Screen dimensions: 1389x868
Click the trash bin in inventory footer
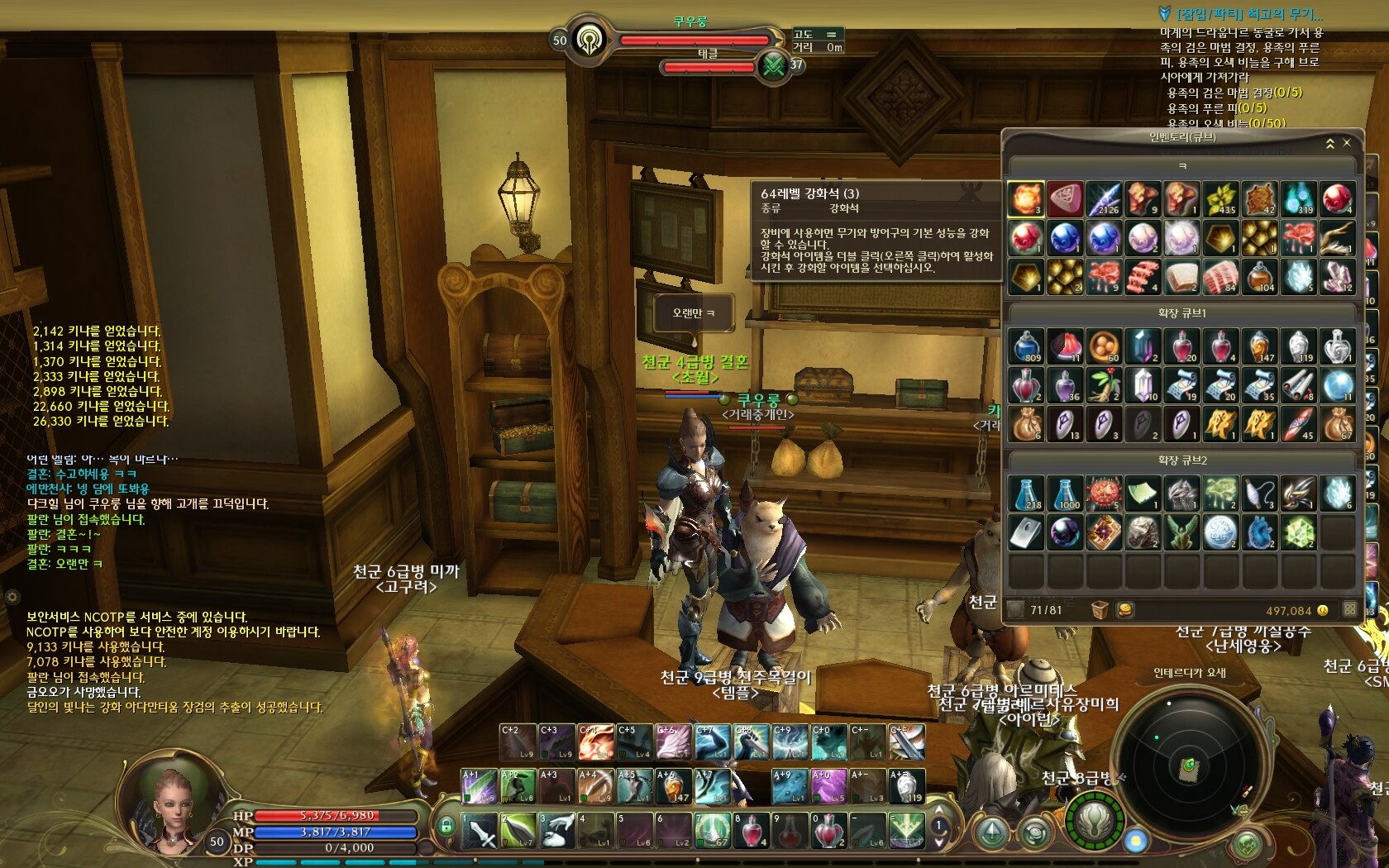(1099, 610)
